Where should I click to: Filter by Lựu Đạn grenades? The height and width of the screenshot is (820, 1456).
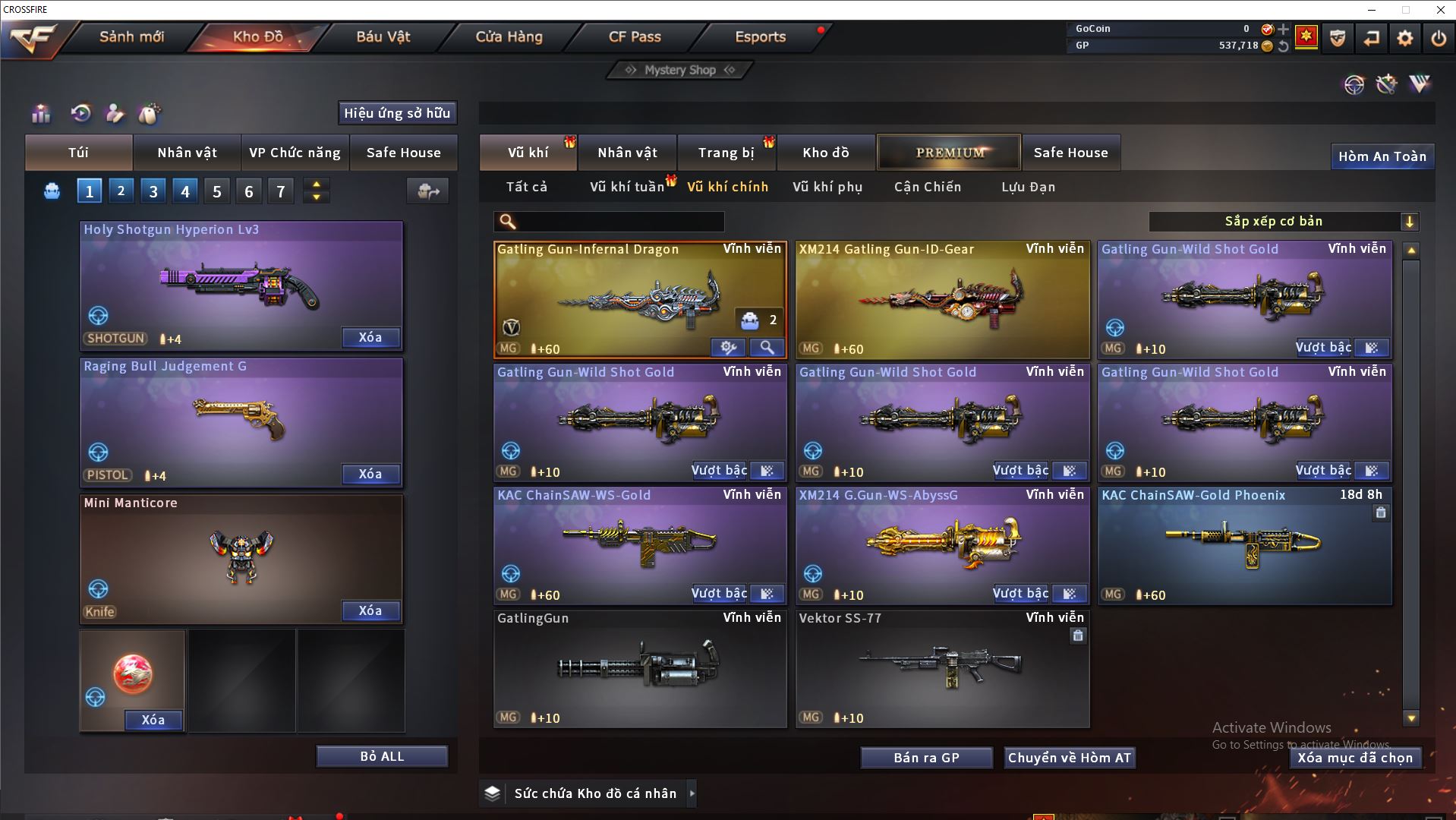pos(1028,187)
